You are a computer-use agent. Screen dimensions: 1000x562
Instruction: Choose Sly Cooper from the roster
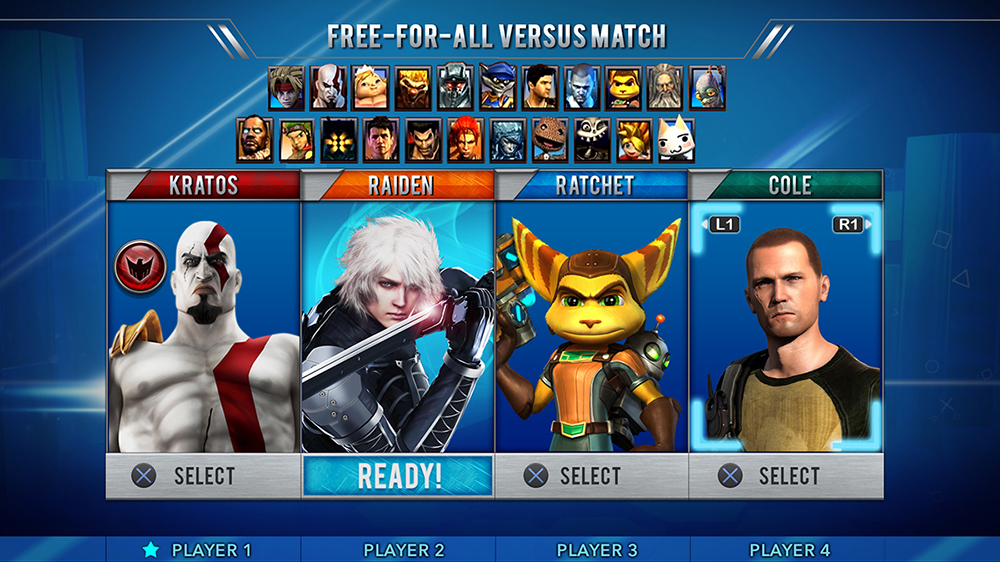point(497,88)
